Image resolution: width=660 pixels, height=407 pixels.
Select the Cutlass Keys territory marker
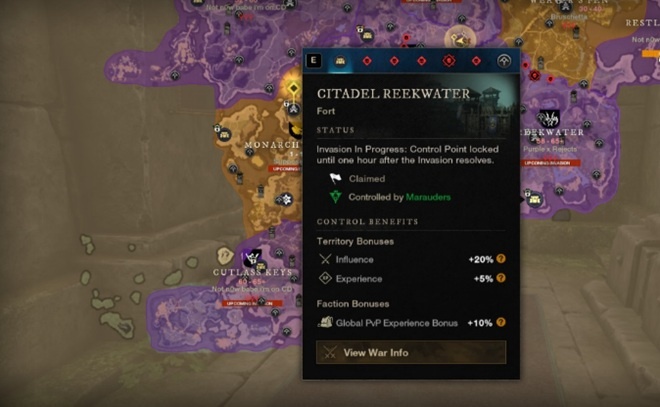(x=252, y=258)
